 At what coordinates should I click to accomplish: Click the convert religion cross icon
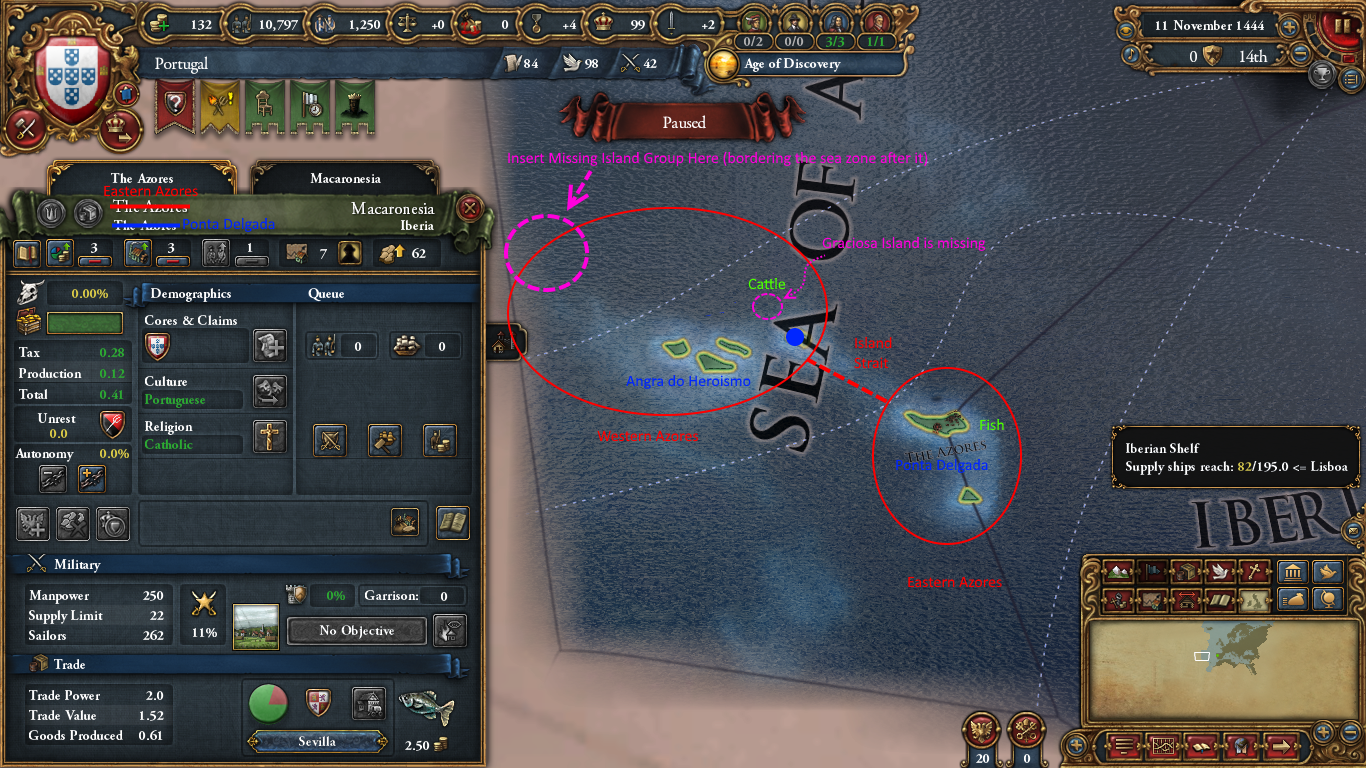[270, 436]
